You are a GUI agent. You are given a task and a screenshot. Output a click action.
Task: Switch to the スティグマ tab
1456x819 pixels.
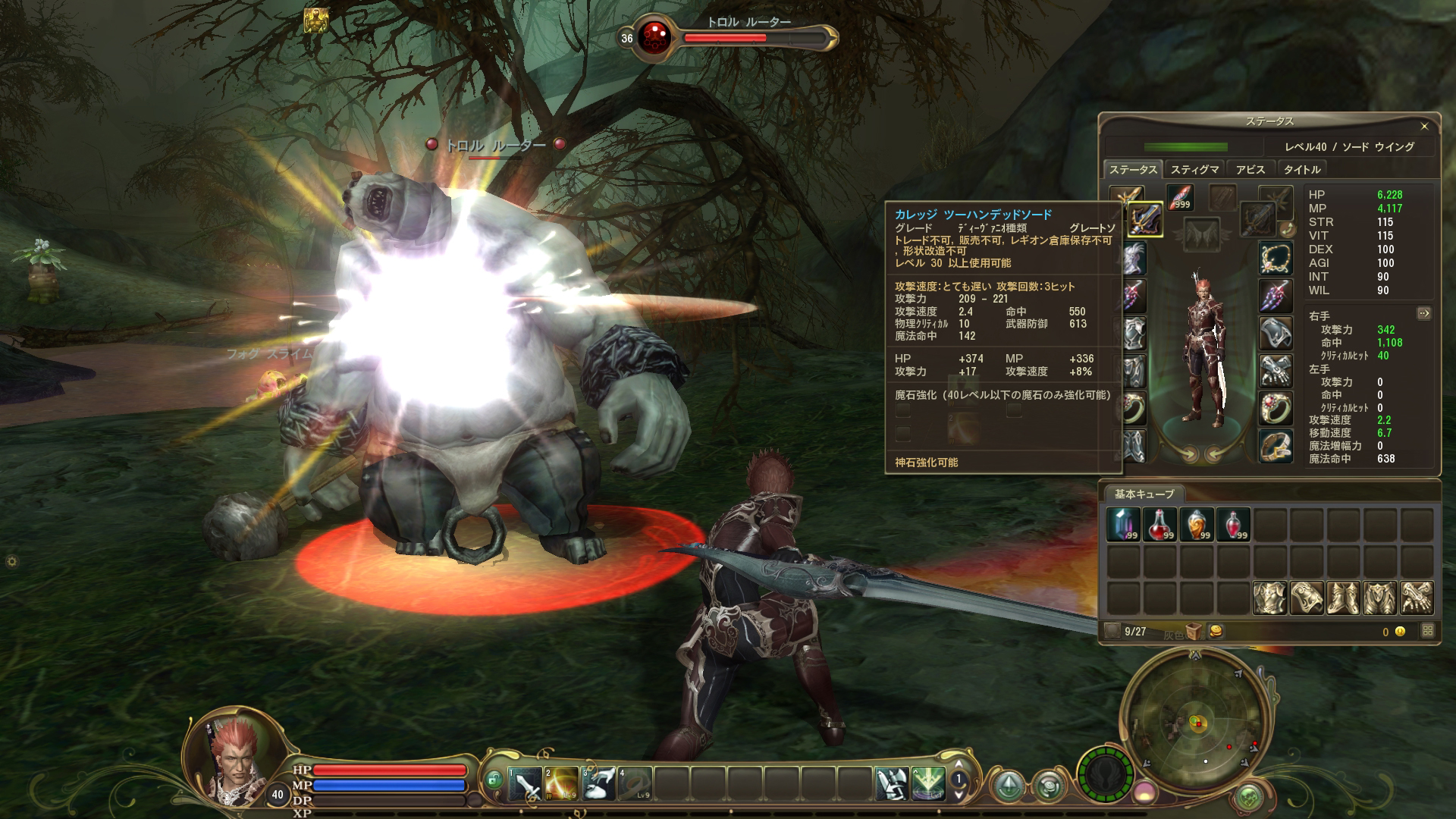1194,169
